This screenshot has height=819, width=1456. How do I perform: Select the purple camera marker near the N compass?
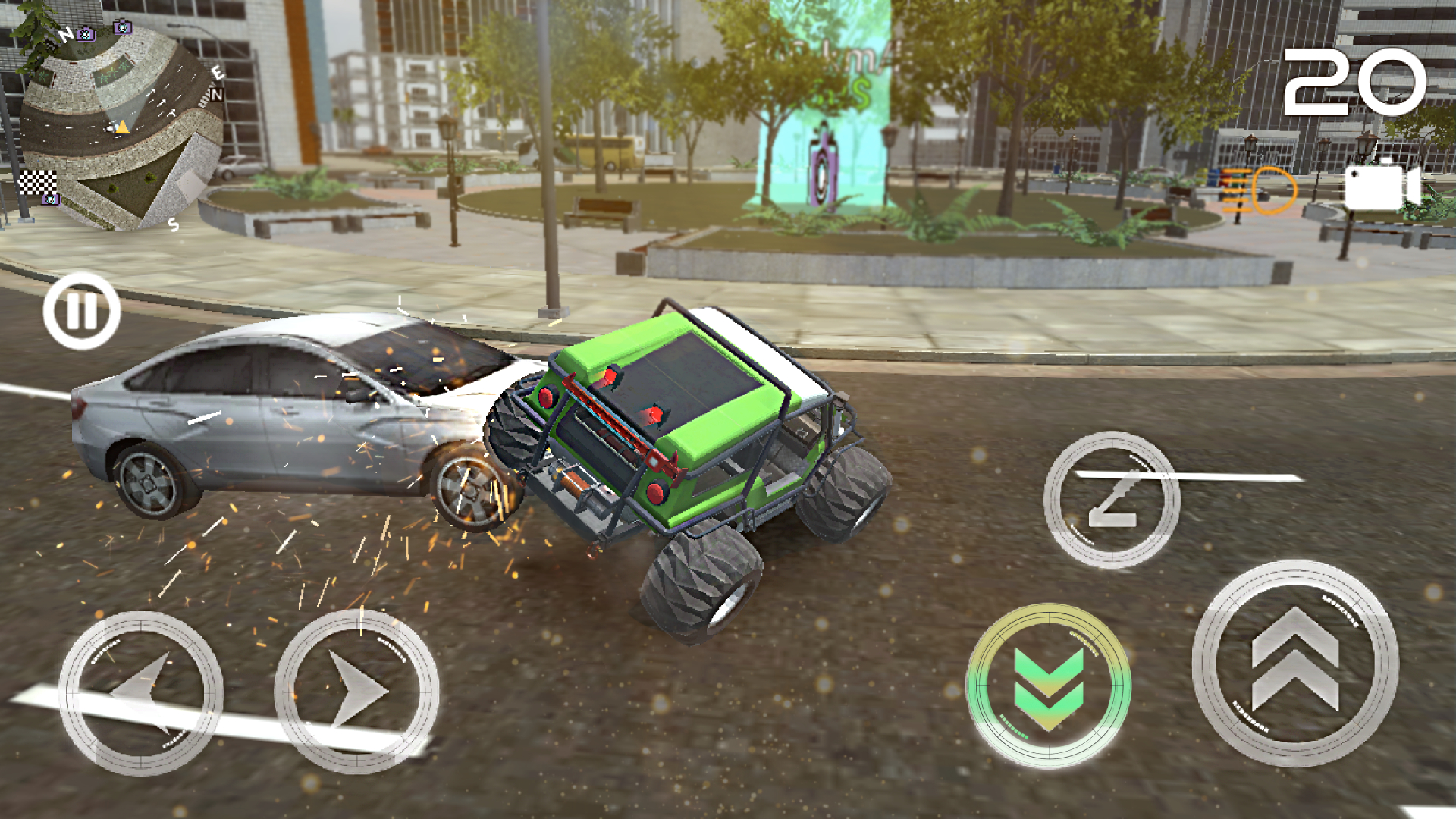tap(86, 33)
